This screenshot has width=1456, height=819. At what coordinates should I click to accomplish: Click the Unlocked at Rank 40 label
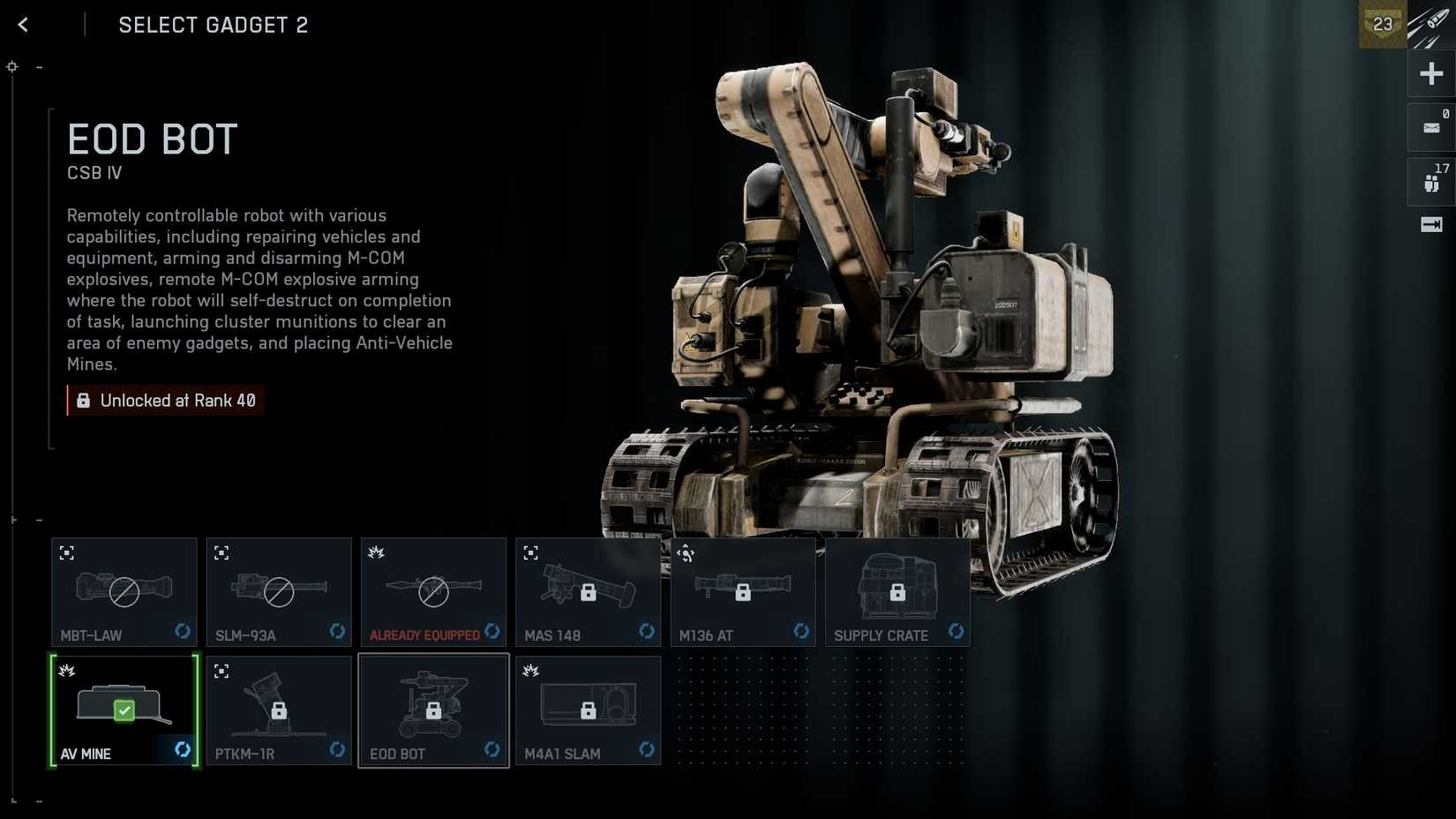click(165, 401)
